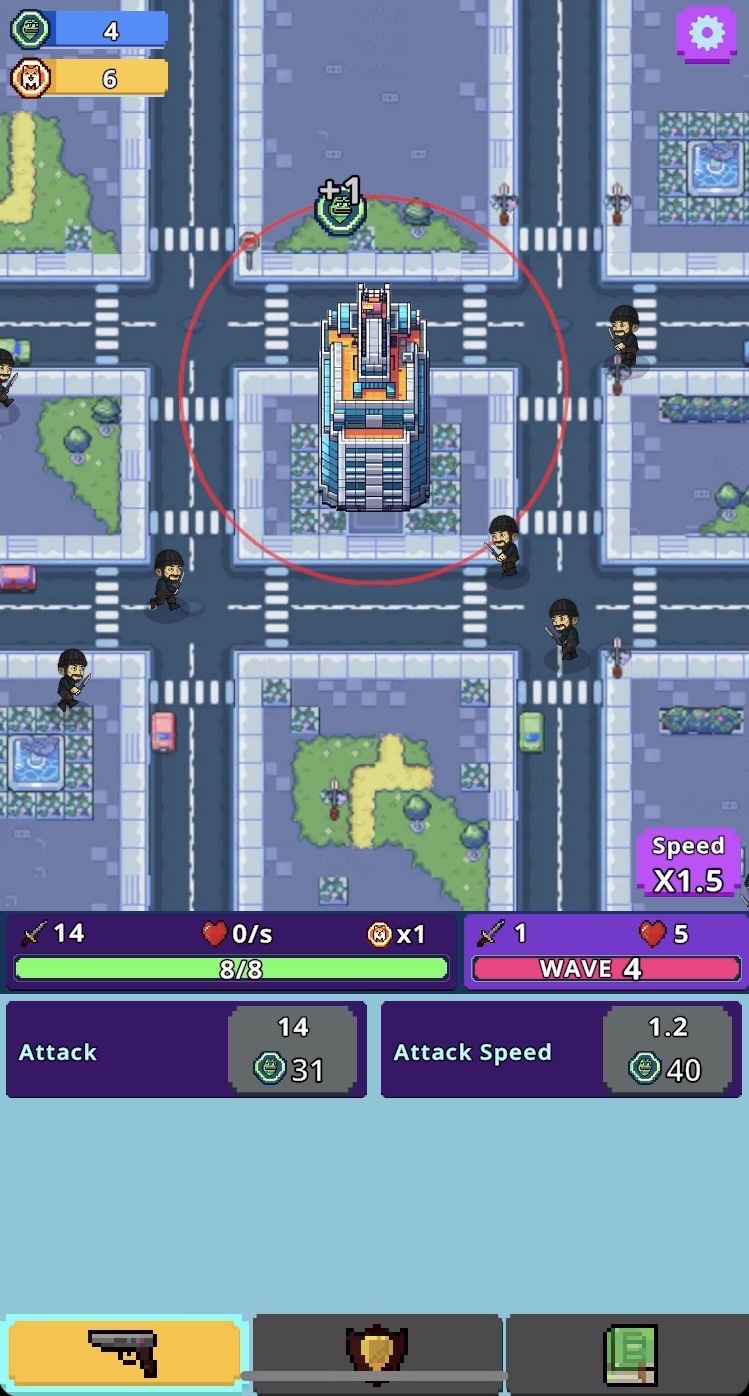Select the green book tab

pos(629,1353)
